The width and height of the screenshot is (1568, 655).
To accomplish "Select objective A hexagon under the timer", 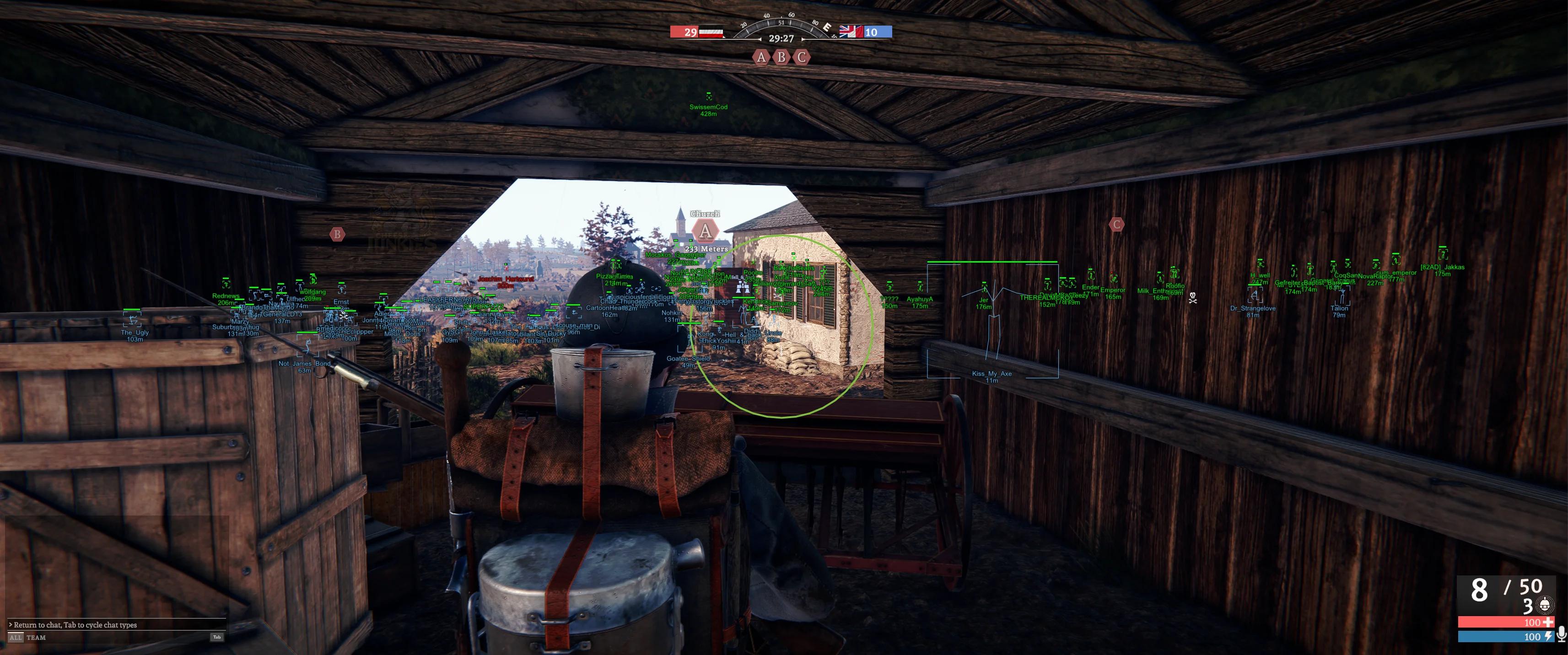I will [761, 57].
